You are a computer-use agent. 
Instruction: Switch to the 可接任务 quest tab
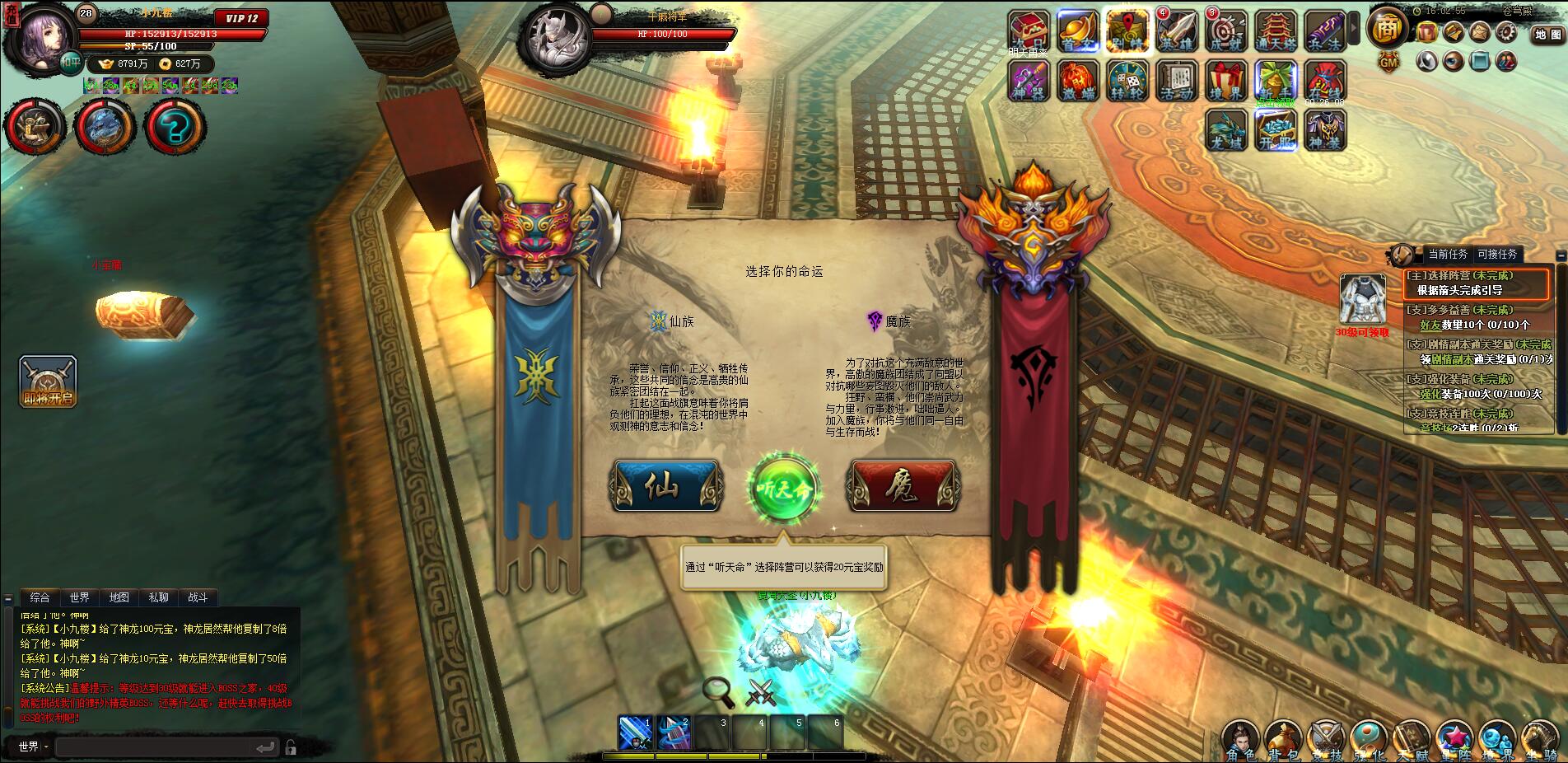tap(1497, 255)
